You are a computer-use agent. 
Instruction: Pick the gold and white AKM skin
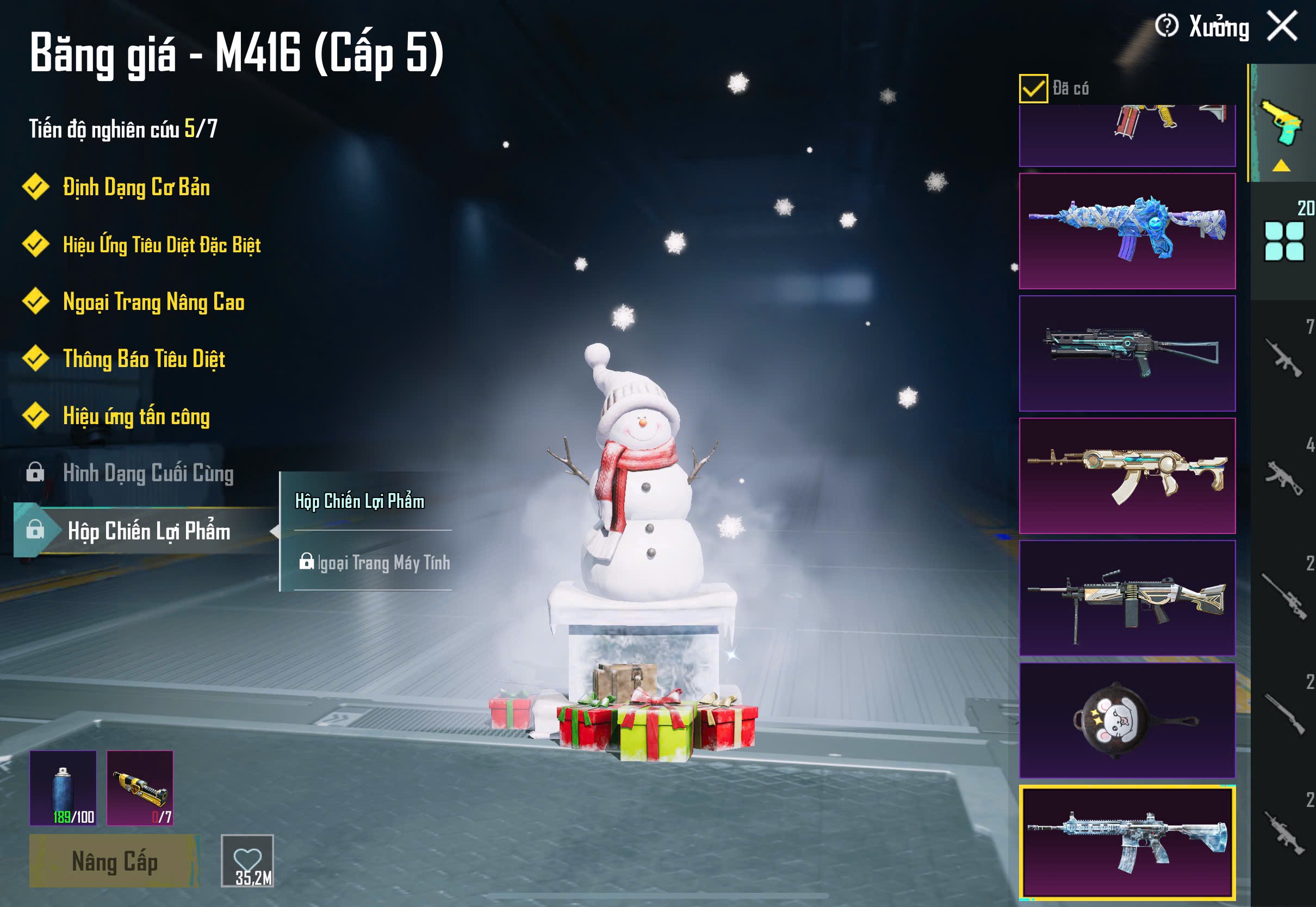click(1127, 476)
